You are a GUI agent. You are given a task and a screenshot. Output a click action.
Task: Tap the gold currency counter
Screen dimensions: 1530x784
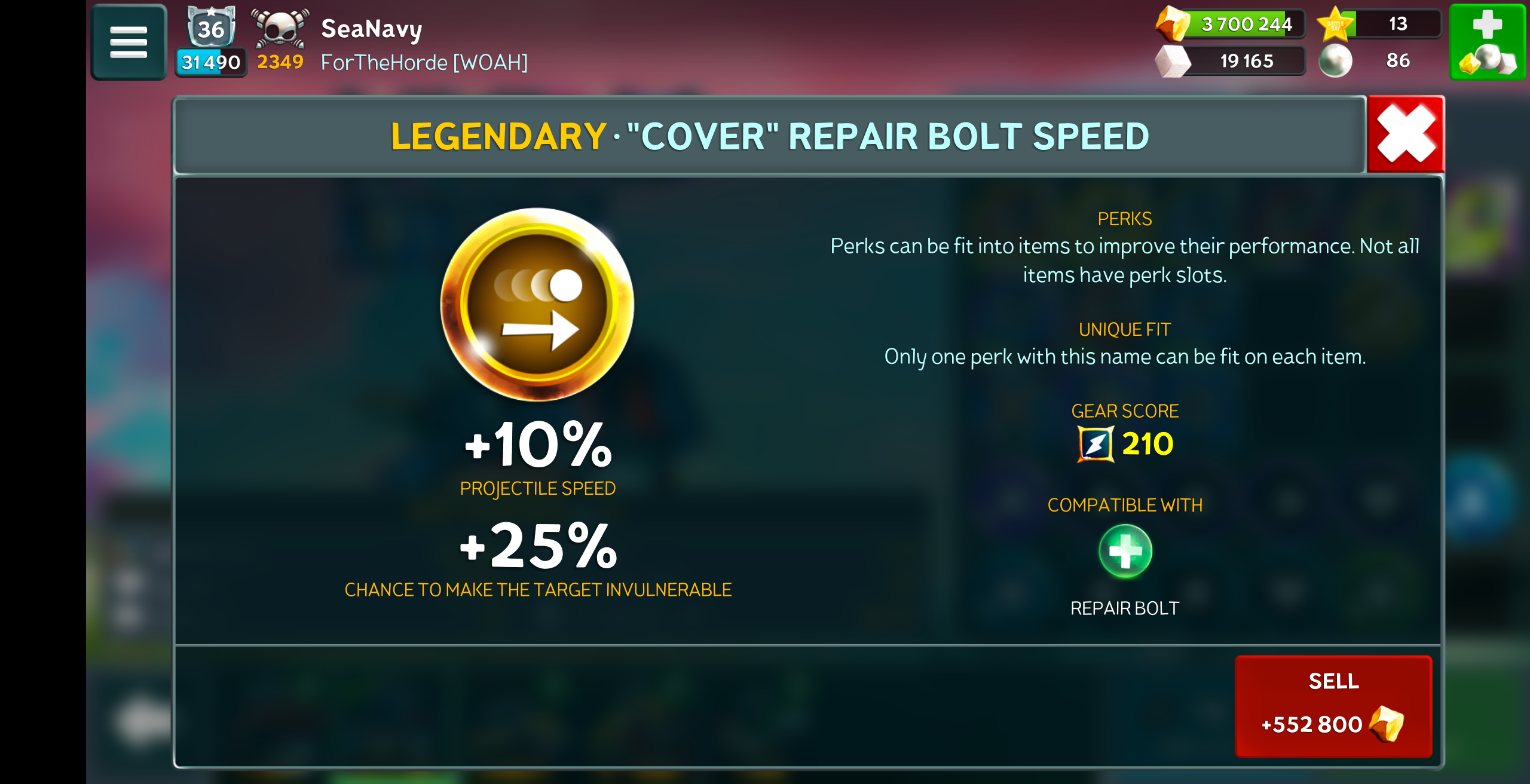tap(1231, 24)
